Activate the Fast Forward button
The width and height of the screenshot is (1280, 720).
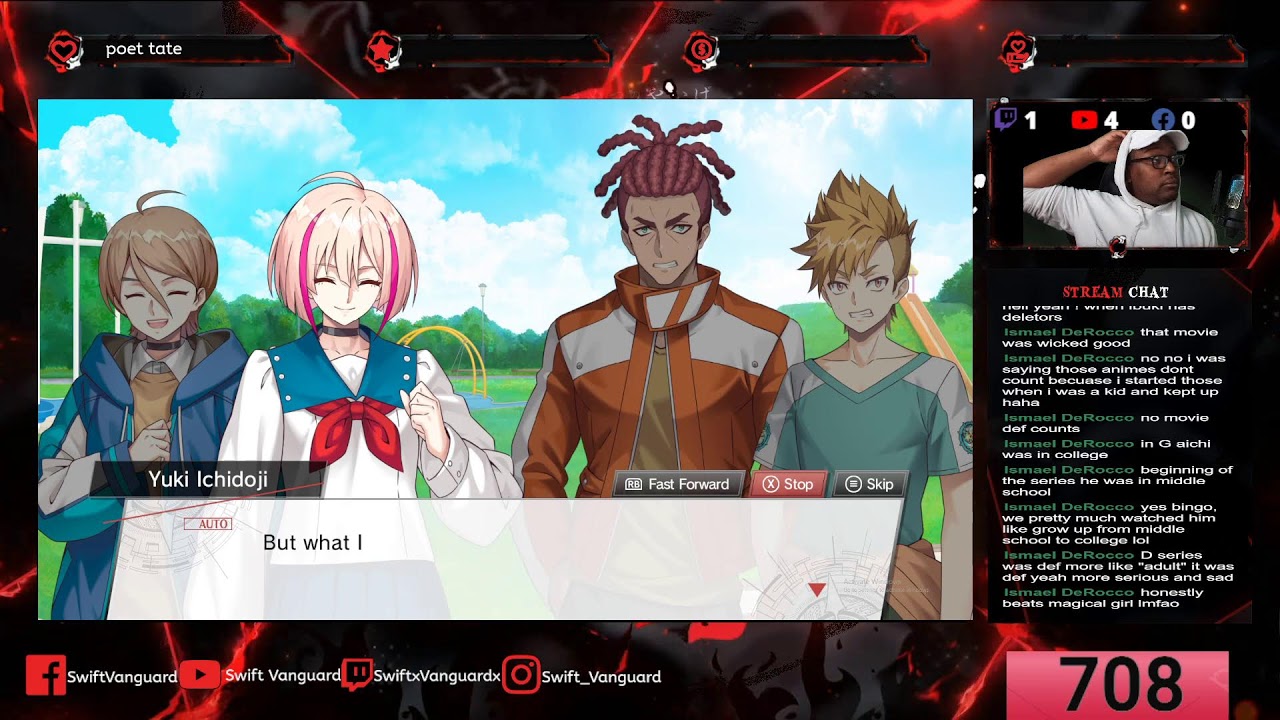click(x=678, y=484)
